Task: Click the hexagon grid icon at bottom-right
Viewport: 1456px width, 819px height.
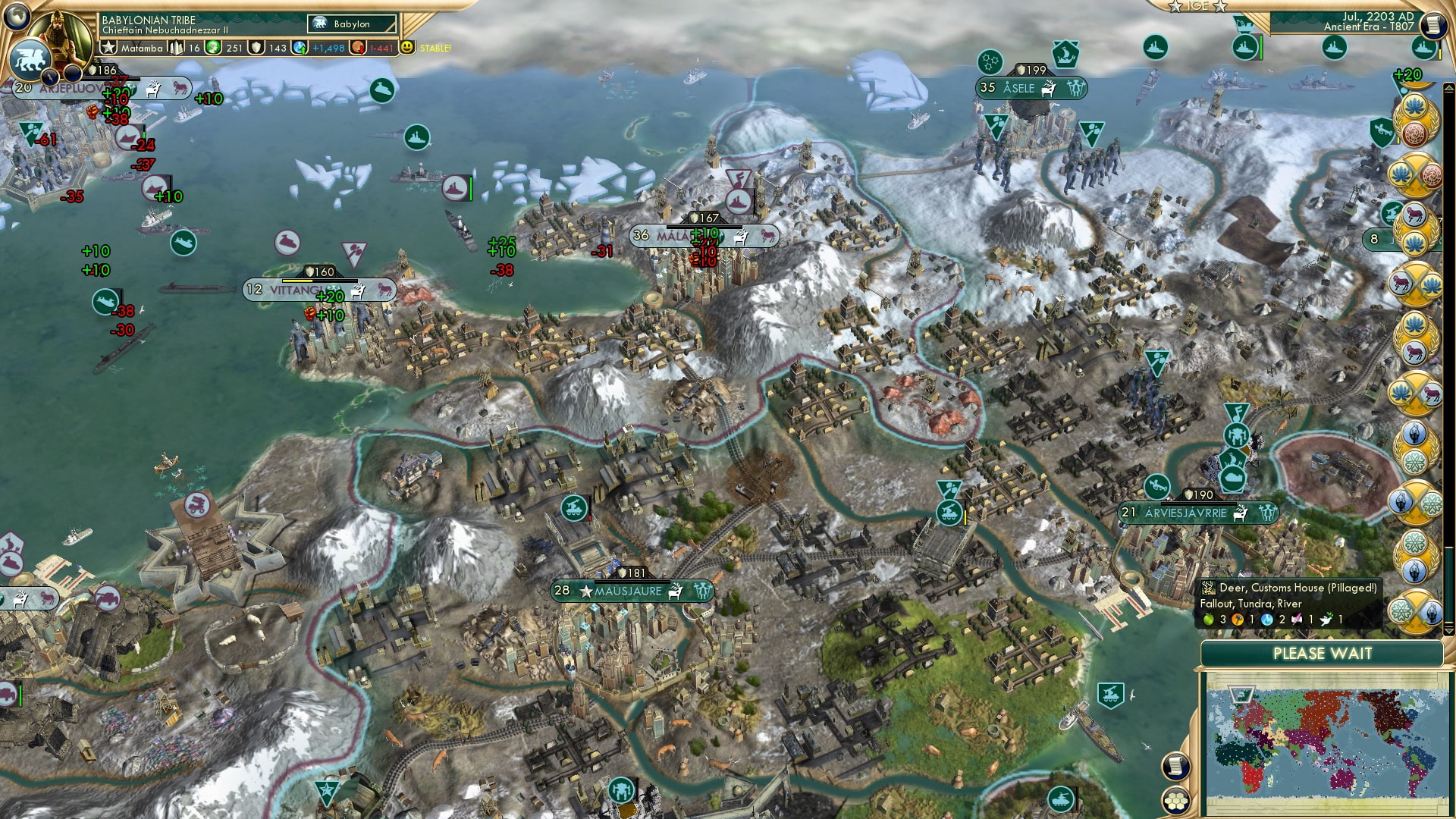Action: (1175, 799)
